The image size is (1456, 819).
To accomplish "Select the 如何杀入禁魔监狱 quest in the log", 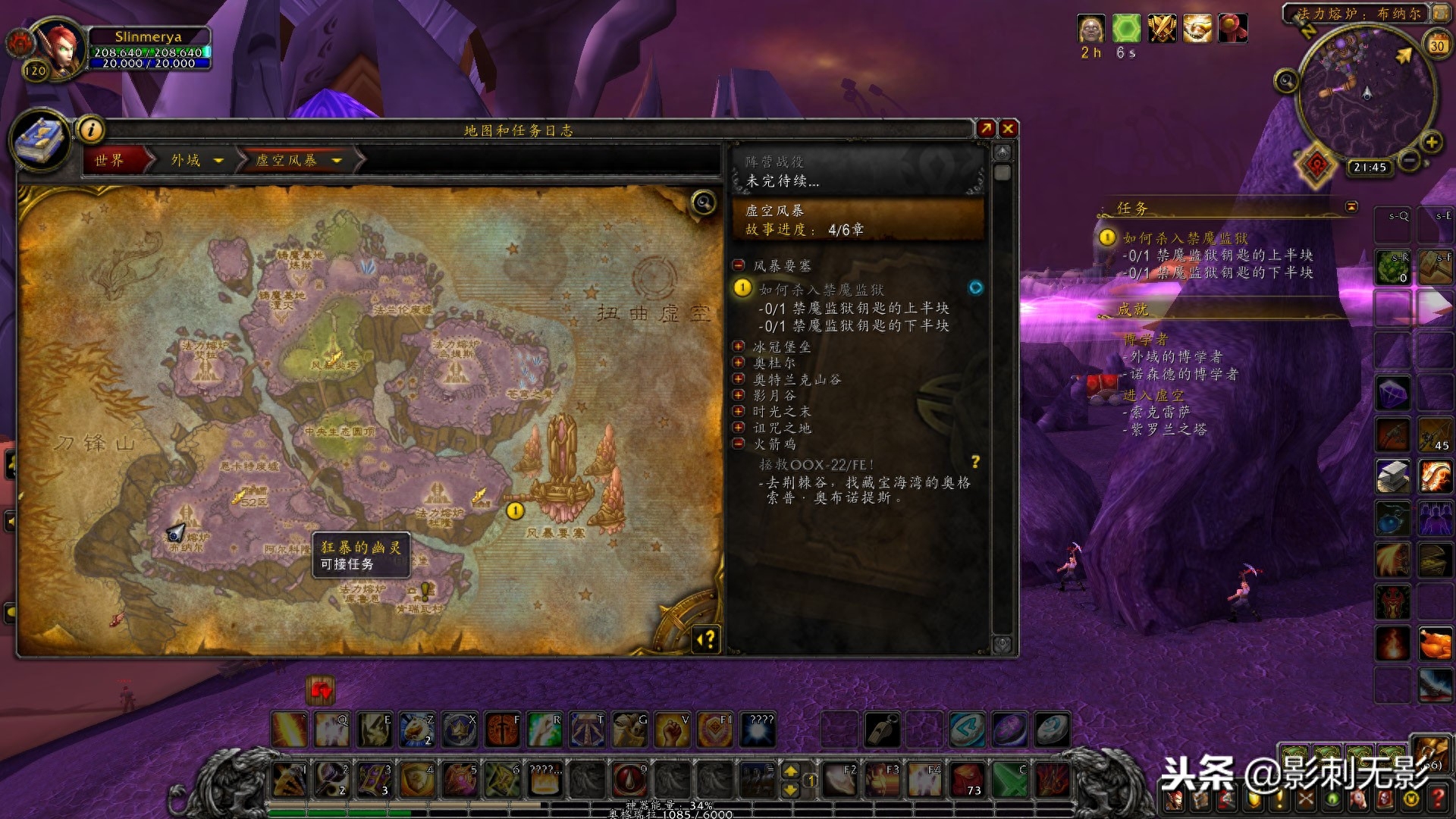I will pyautogui.click(x=821, y=290).
